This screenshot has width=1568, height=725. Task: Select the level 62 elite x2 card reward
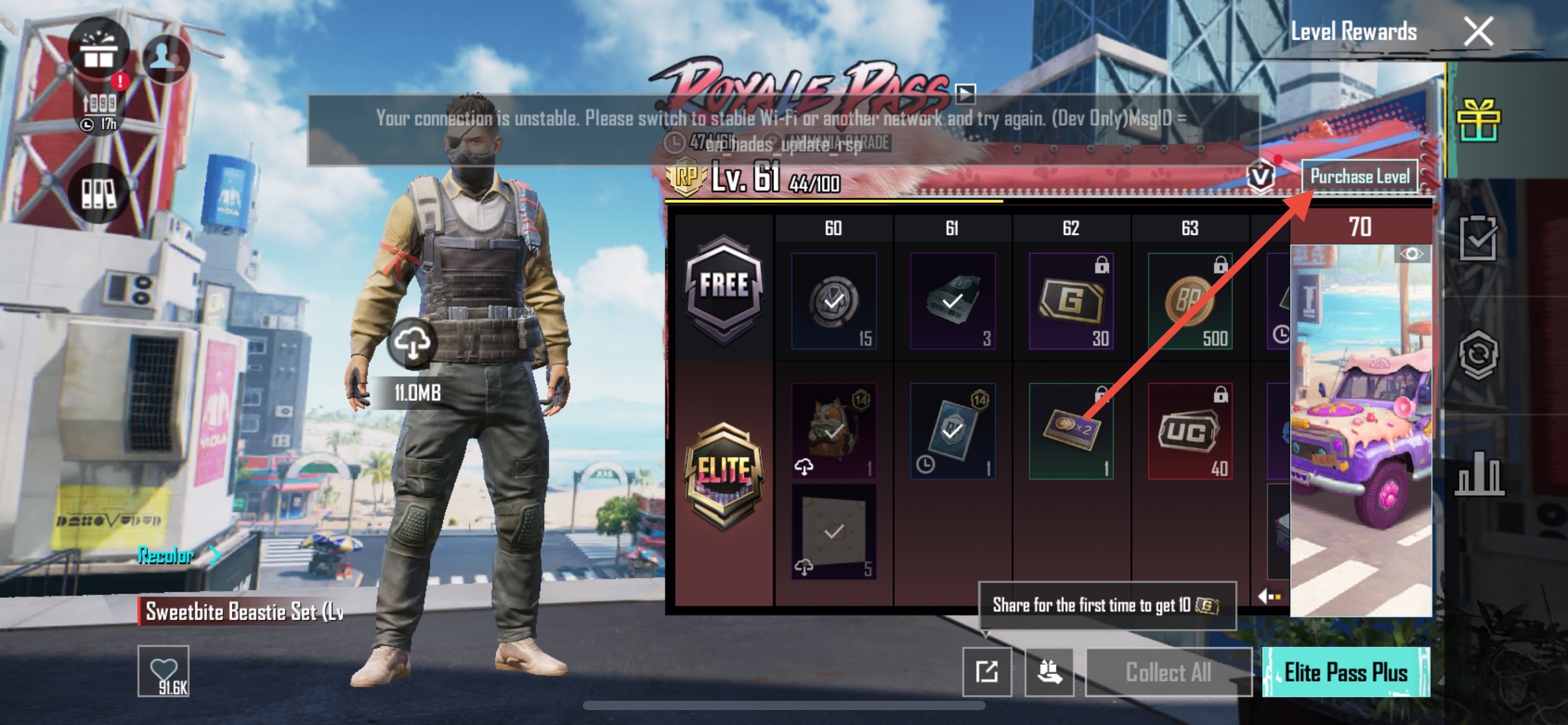click(1071, 431)
